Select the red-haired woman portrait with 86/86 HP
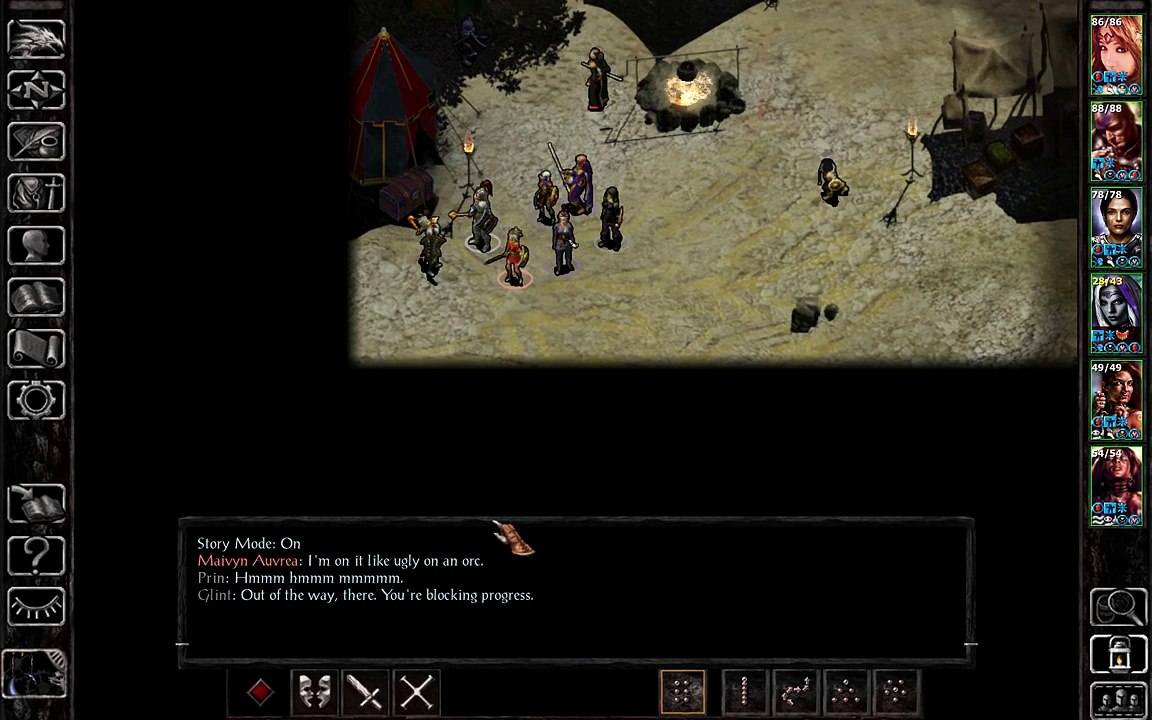Viewport: 1152px width, 720px height. click(x=1116, y=55)
